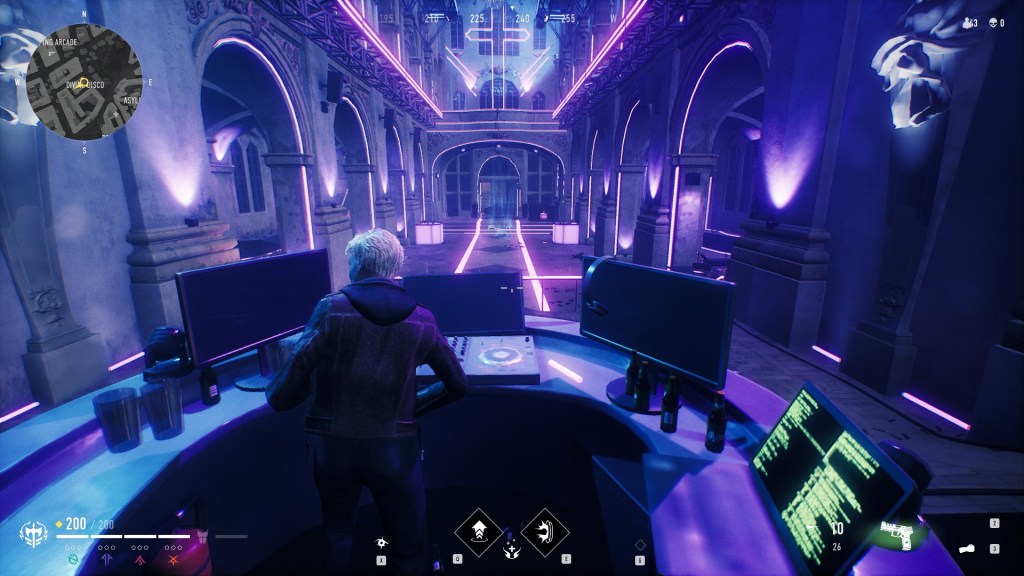The height and width of the screenshot is (576, 1024).
Task: Click the eye sense ability icon
Action: 381,543
